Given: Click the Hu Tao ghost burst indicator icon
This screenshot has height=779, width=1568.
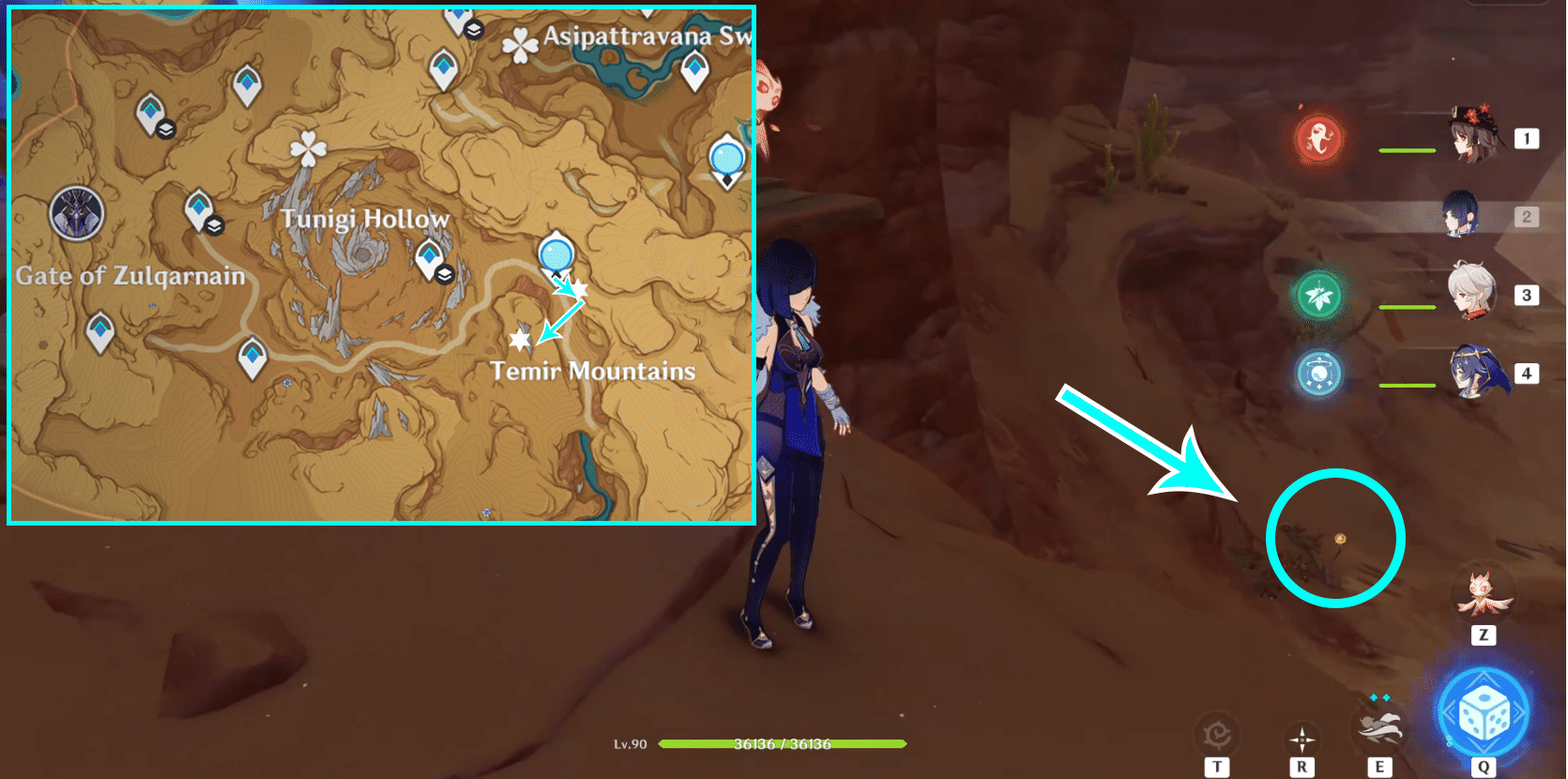Looking at the screenshot, I should click(x=1317, y=137).
